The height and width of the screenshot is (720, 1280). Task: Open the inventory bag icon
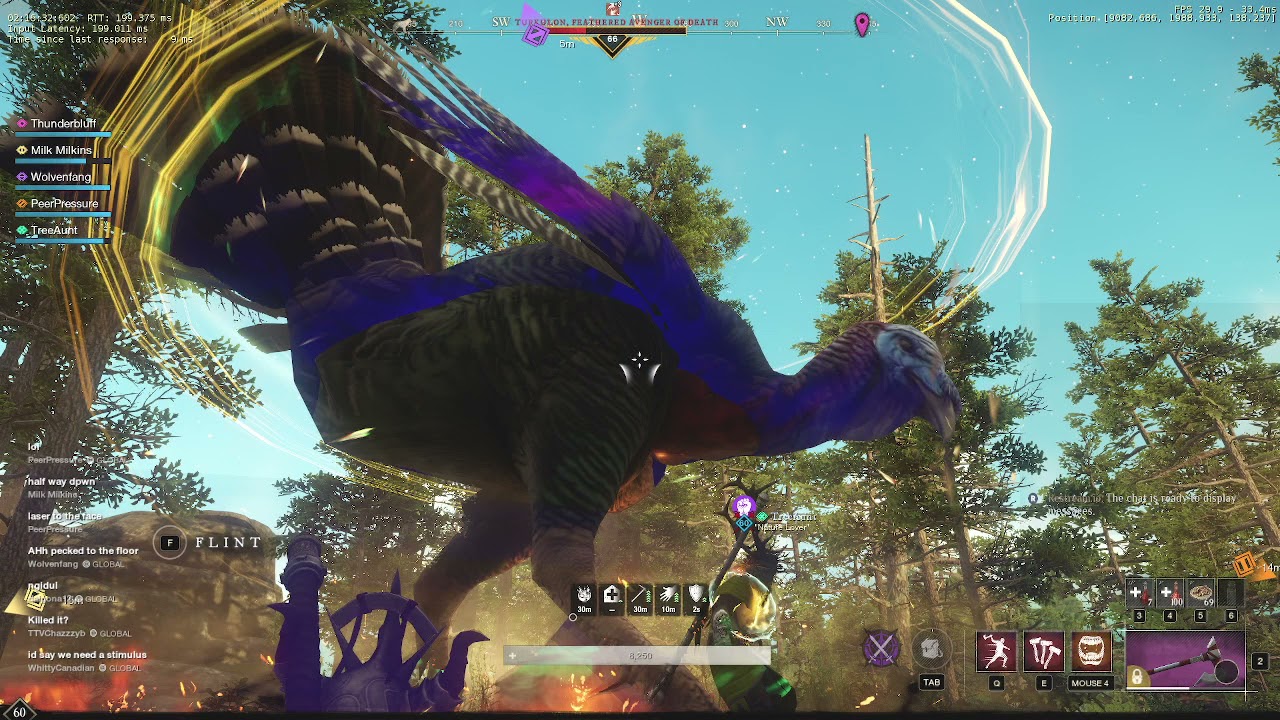click(x=931, y=650)
